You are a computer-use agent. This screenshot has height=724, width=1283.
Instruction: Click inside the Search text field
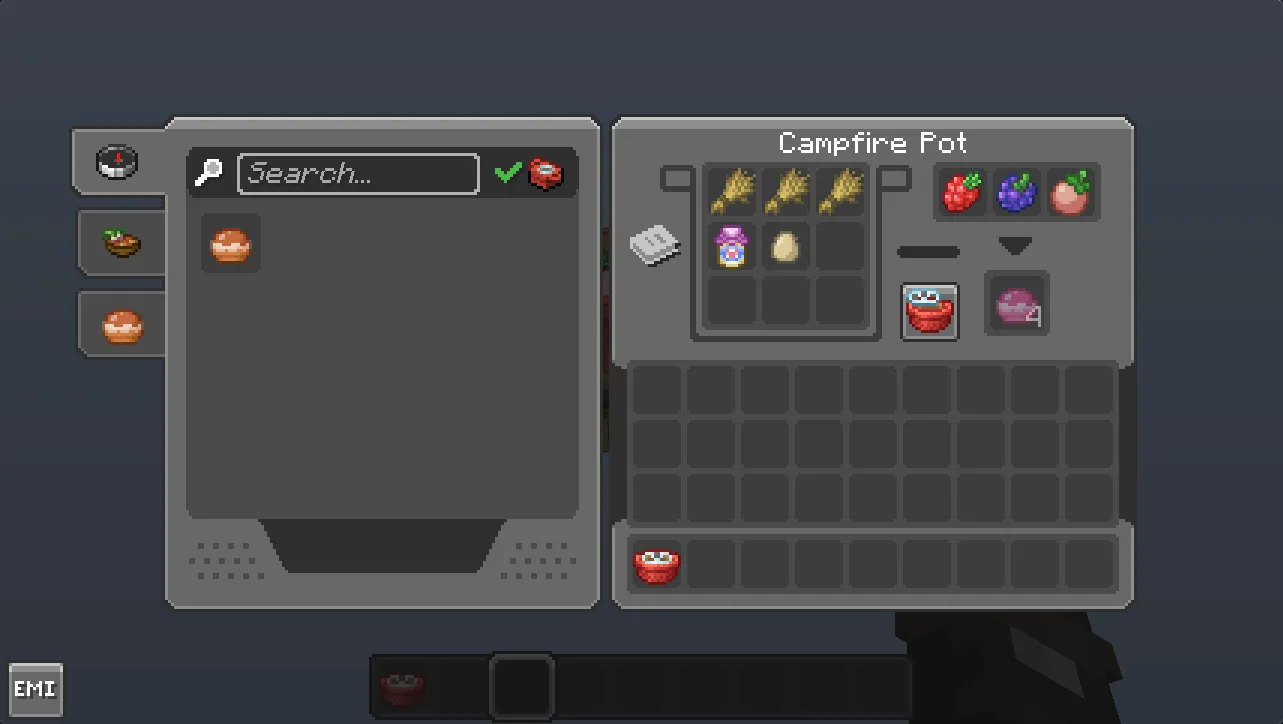[x=357, y=173]
